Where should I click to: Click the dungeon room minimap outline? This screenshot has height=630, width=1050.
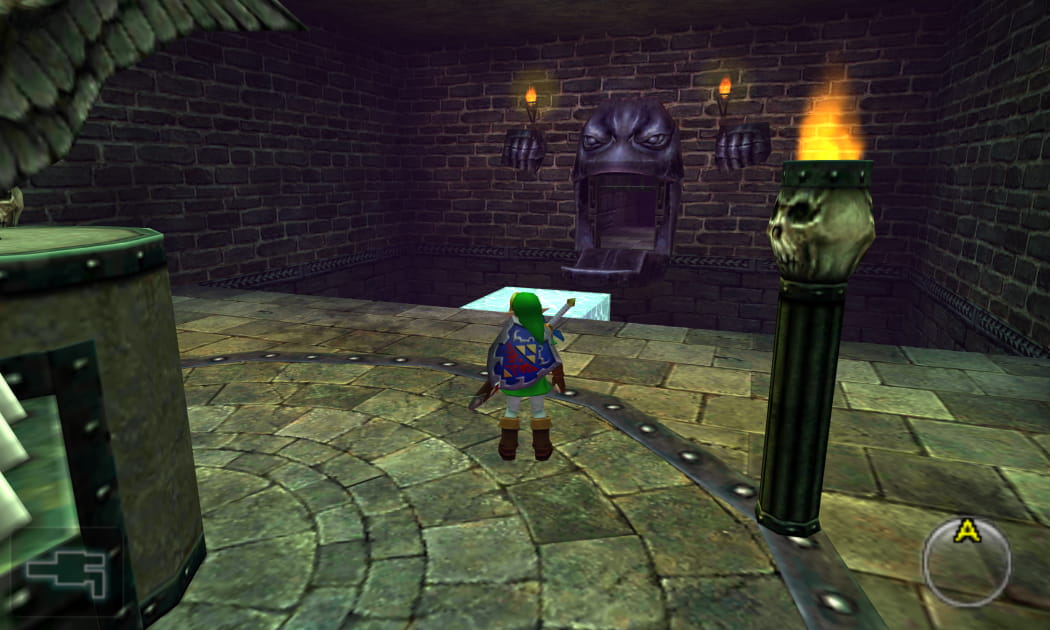point(66,574)
